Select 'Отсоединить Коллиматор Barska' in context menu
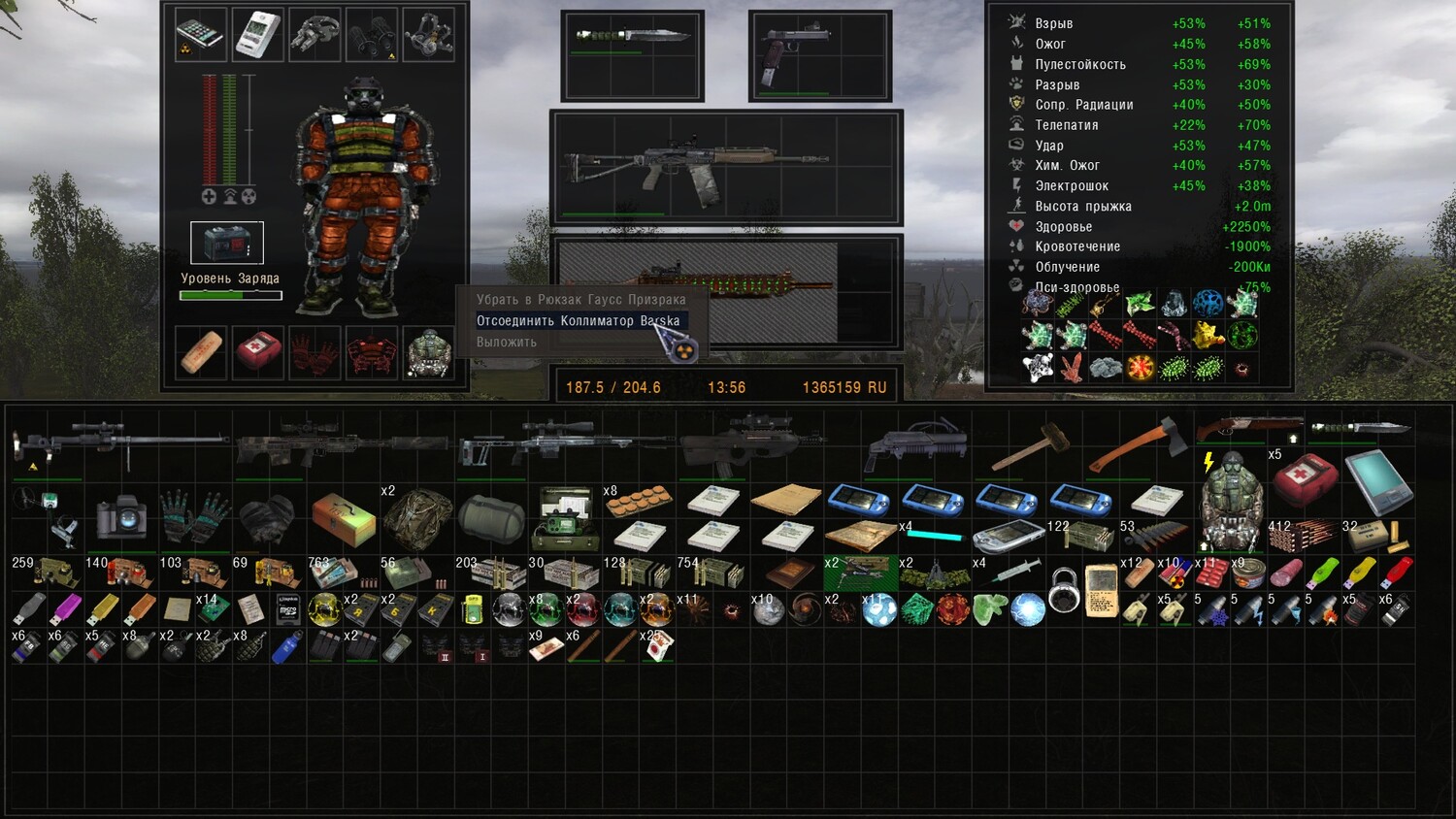This screenshot has height=819, width=1456. pos(578,321)
